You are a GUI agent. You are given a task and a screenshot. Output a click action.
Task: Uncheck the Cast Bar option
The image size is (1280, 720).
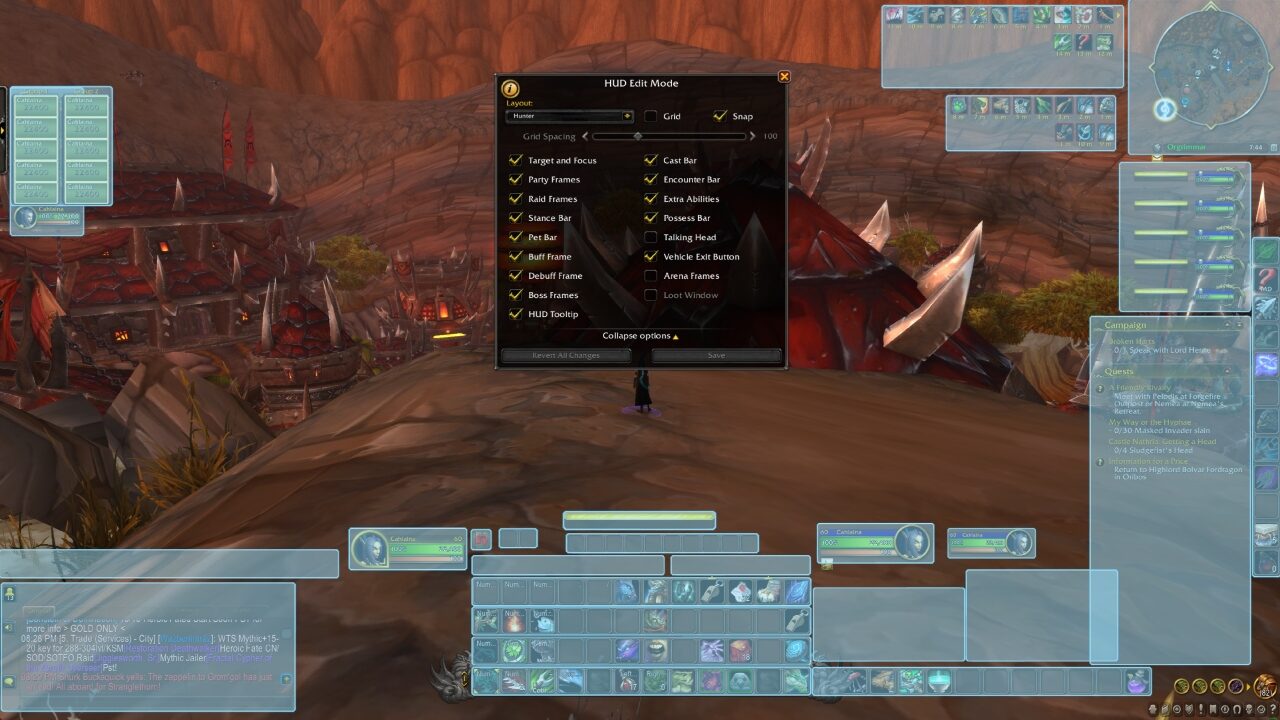pyautogui.click(x=651, y=160)
